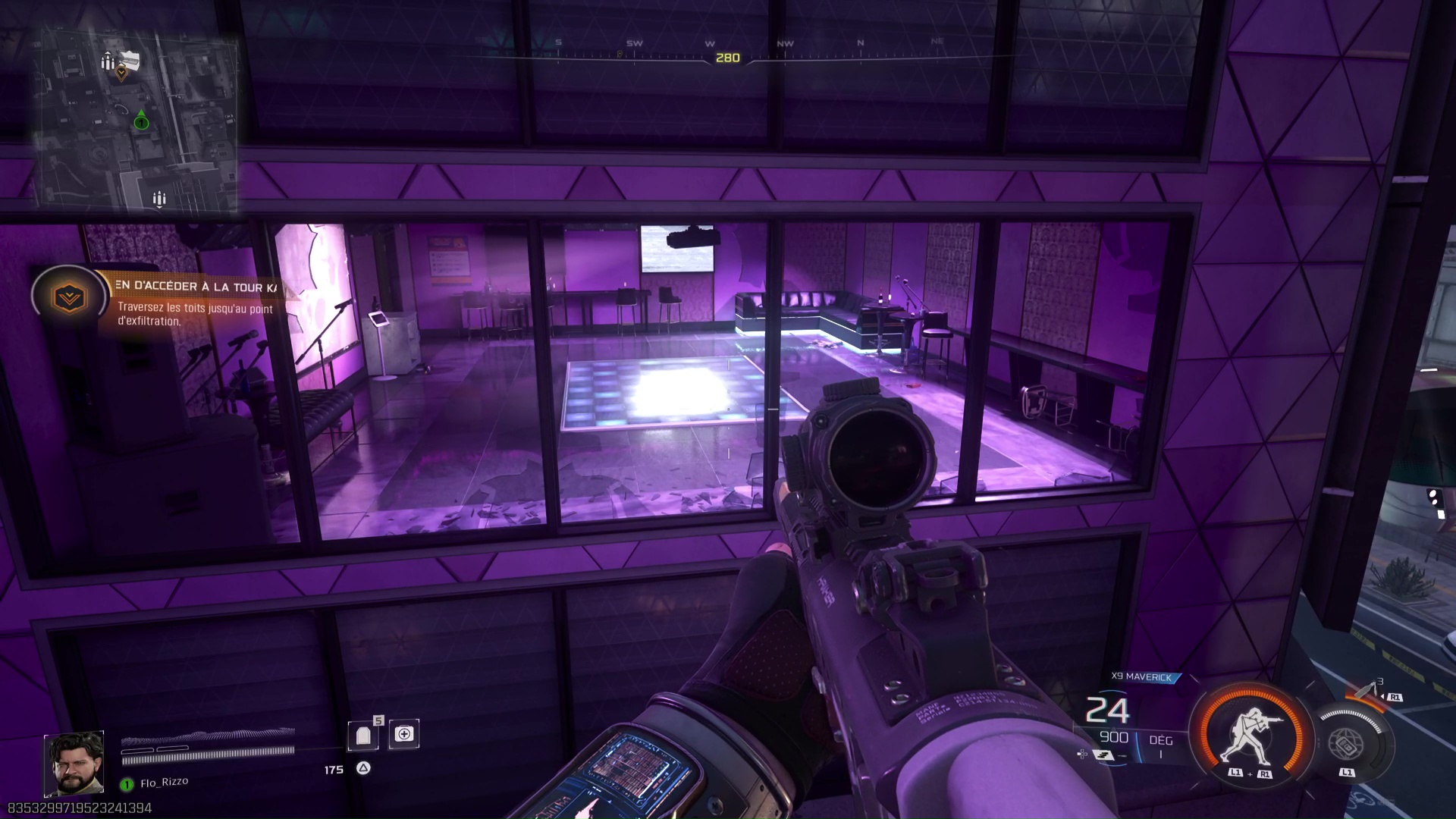Viewport: 1456px width, 819px height.
Task: Click the medkit icon with plus symbol
Action: (404, 733)
